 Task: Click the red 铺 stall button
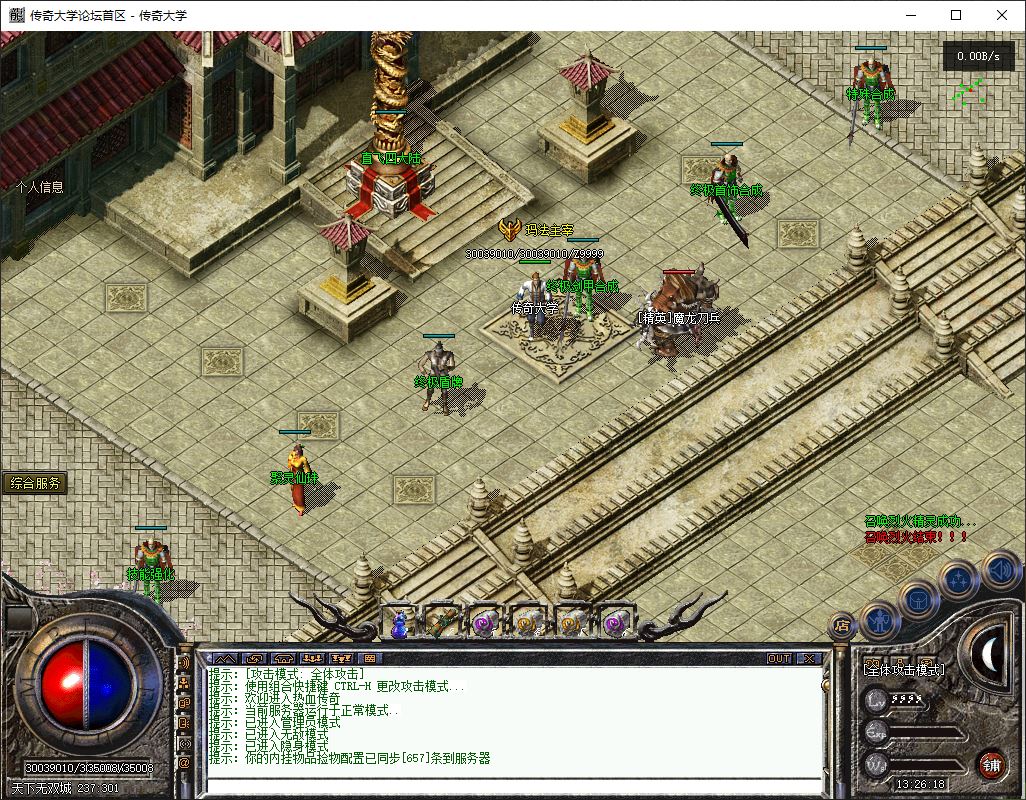point(991,764)
